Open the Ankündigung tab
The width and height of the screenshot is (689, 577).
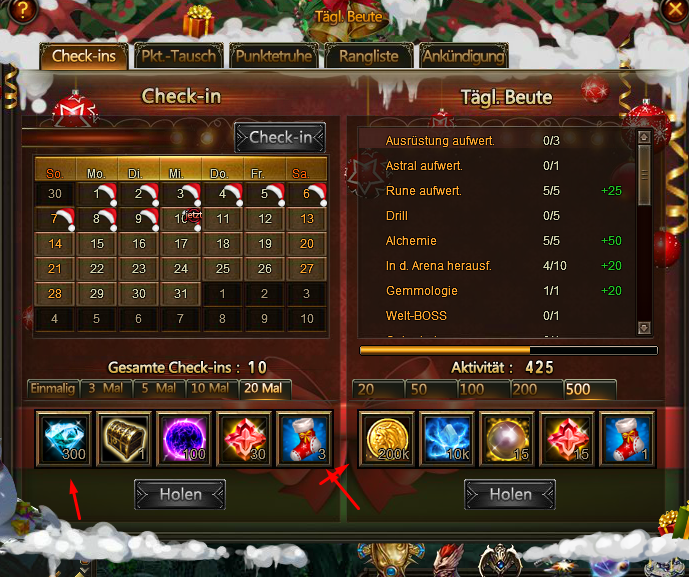click(462, 56)
